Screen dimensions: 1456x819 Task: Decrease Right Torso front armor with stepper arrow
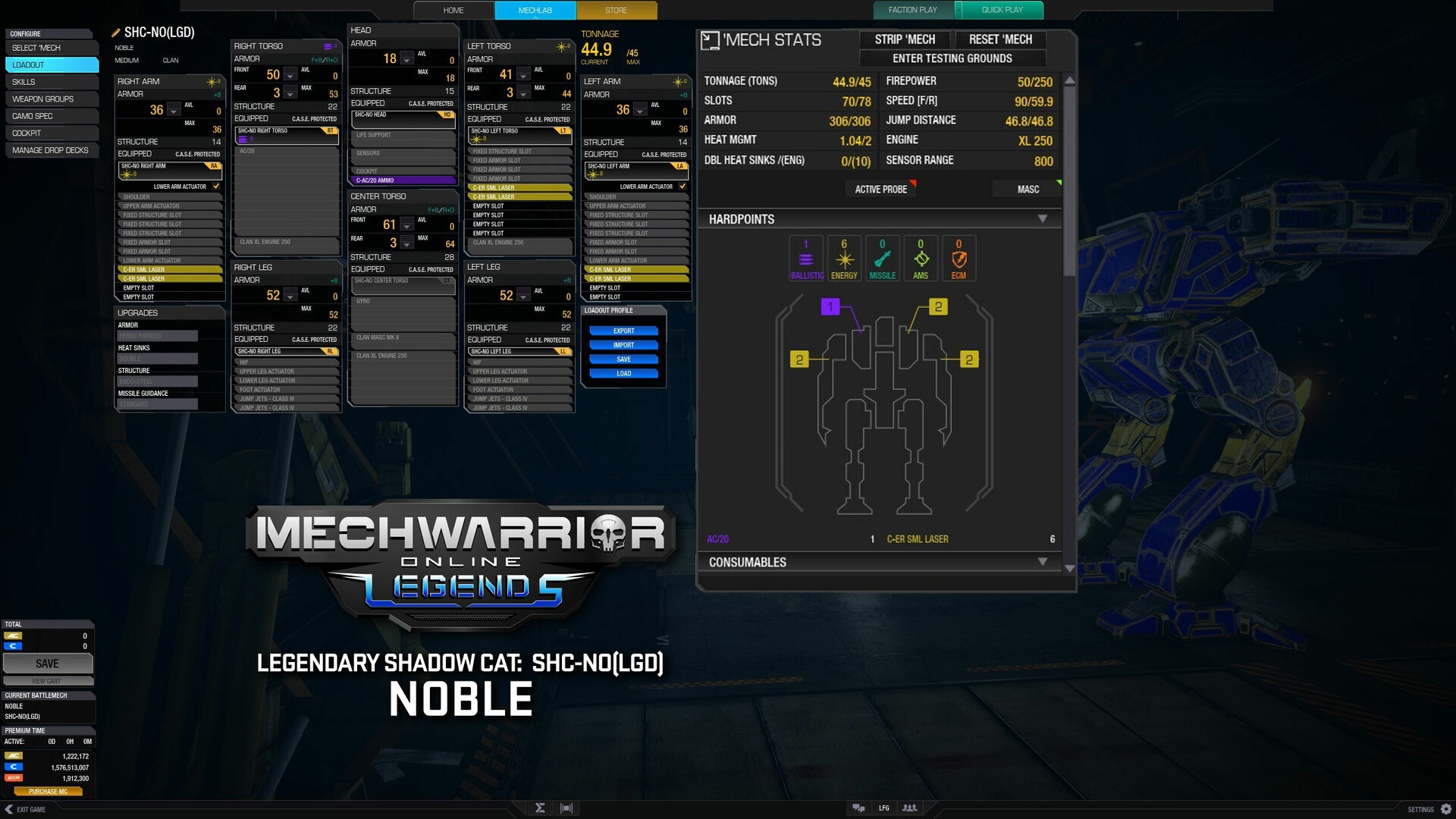290,77
